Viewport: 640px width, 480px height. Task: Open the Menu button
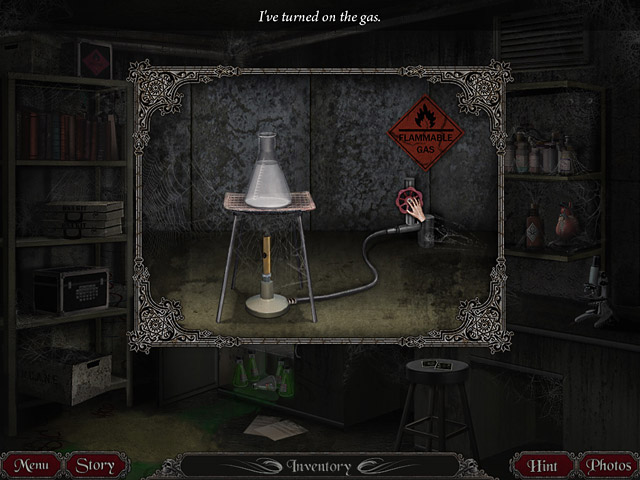(31, 465)
